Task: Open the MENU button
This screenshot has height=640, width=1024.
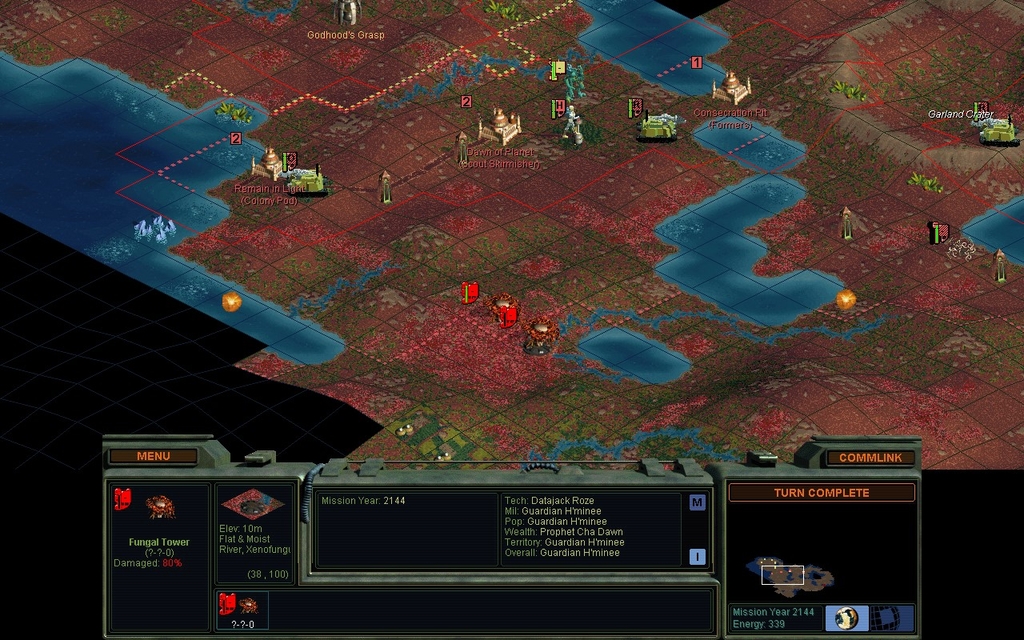Action: [x=153, y=456]
